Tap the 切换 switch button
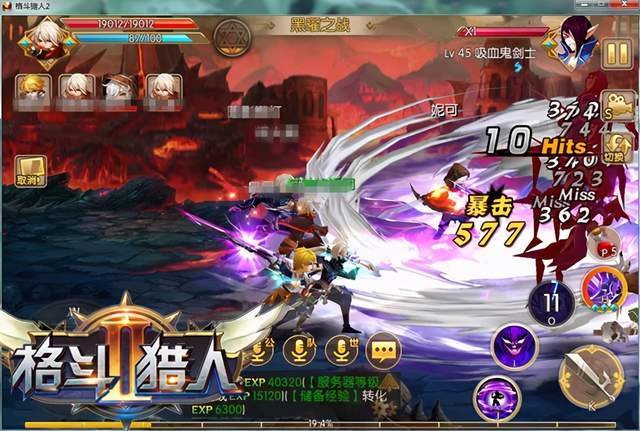Screen dimensions: 640x431 (x=616, y=149)
